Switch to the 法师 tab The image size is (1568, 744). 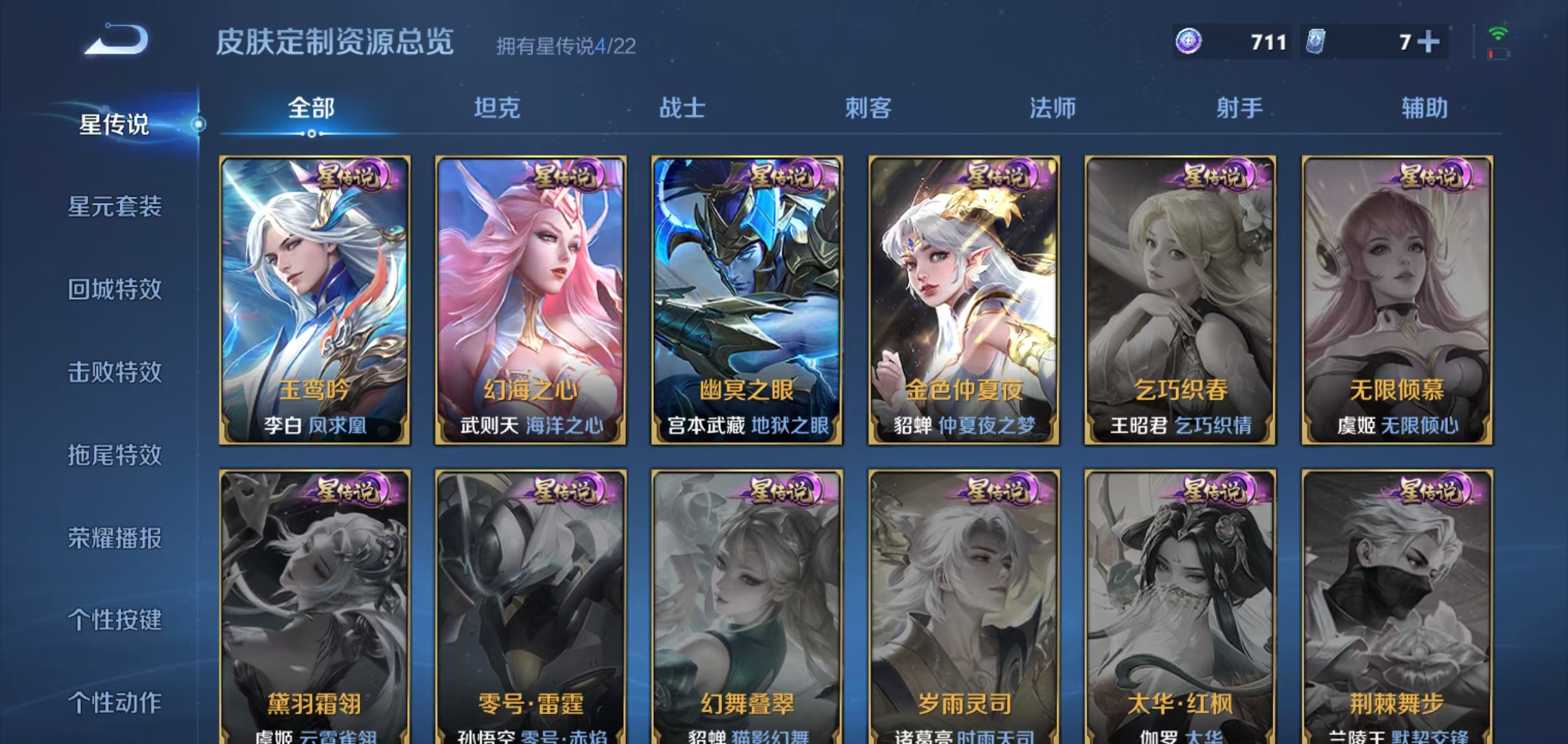click(x=1053, y=109)
